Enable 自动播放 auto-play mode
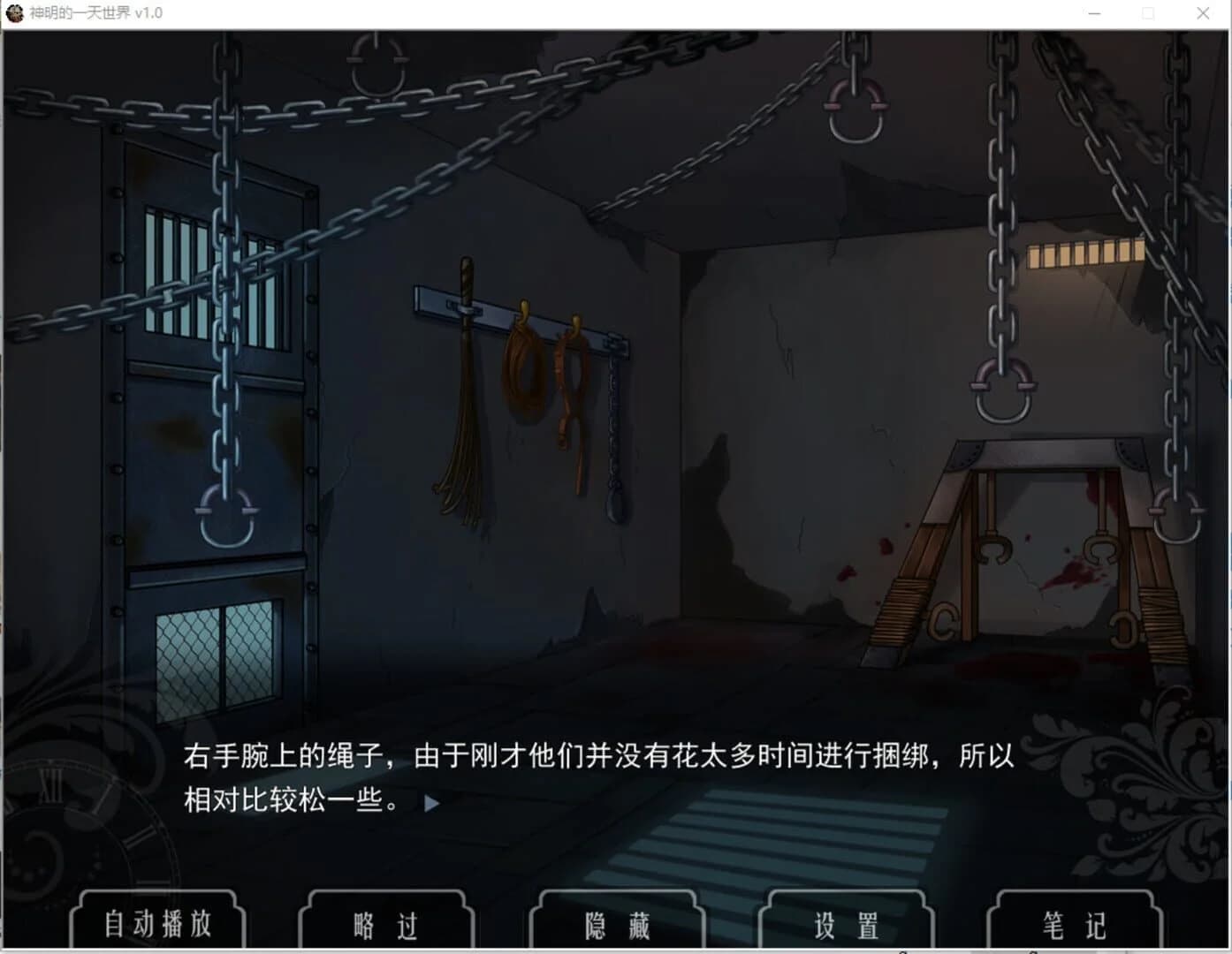Screen dimensions: 1232x954 pos(157,924)
